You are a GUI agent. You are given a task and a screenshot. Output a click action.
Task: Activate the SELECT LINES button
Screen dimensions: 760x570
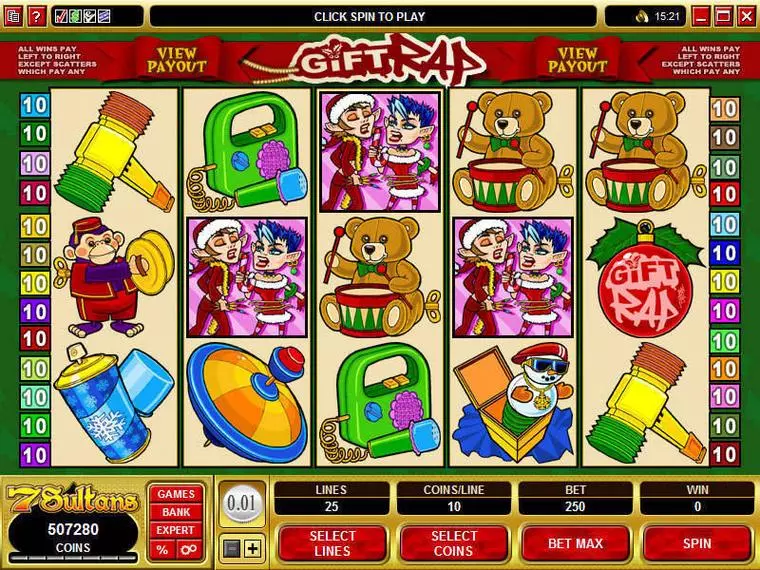coord(332,543)
